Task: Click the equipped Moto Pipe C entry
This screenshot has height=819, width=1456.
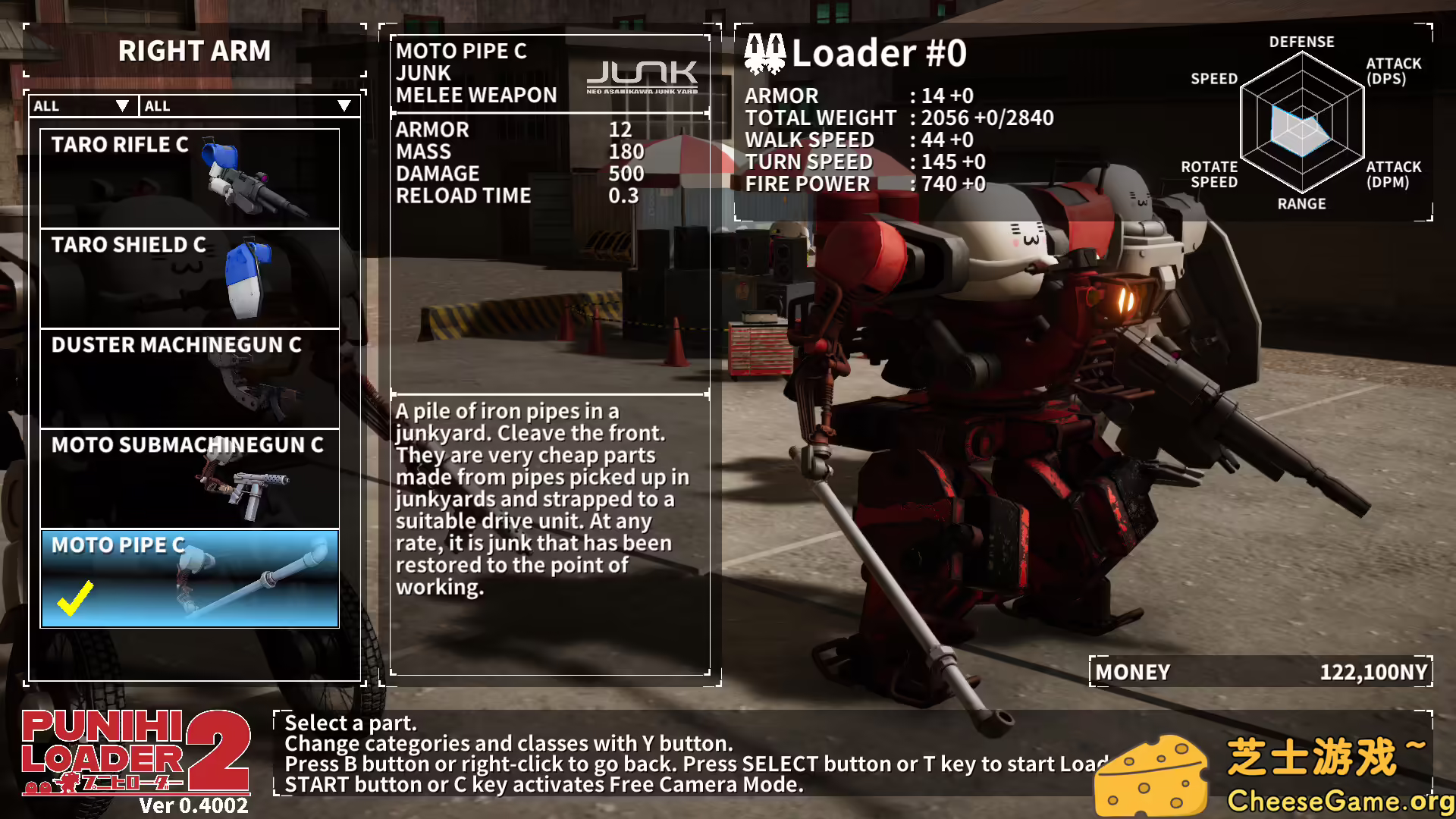Action: coord(190,579)
